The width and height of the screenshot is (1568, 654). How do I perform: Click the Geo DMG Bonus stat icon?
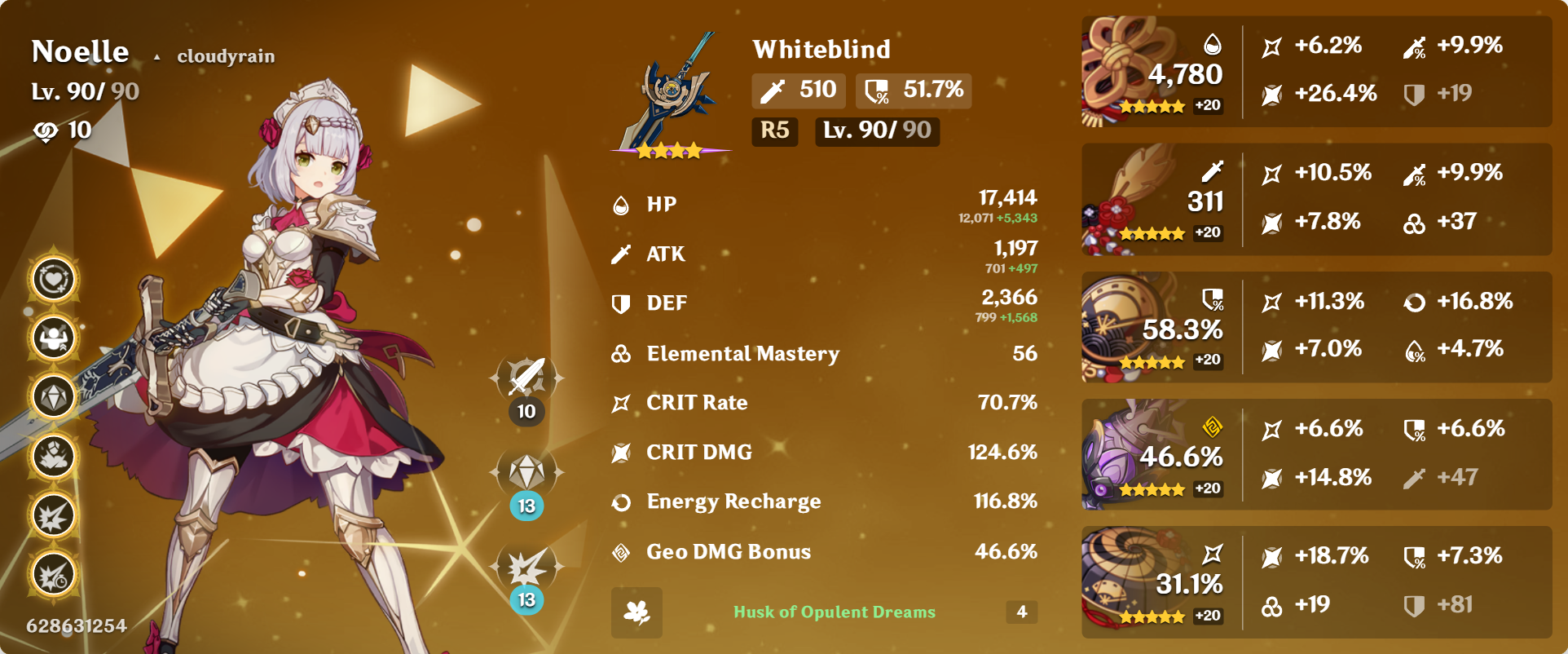pos(622,552)
